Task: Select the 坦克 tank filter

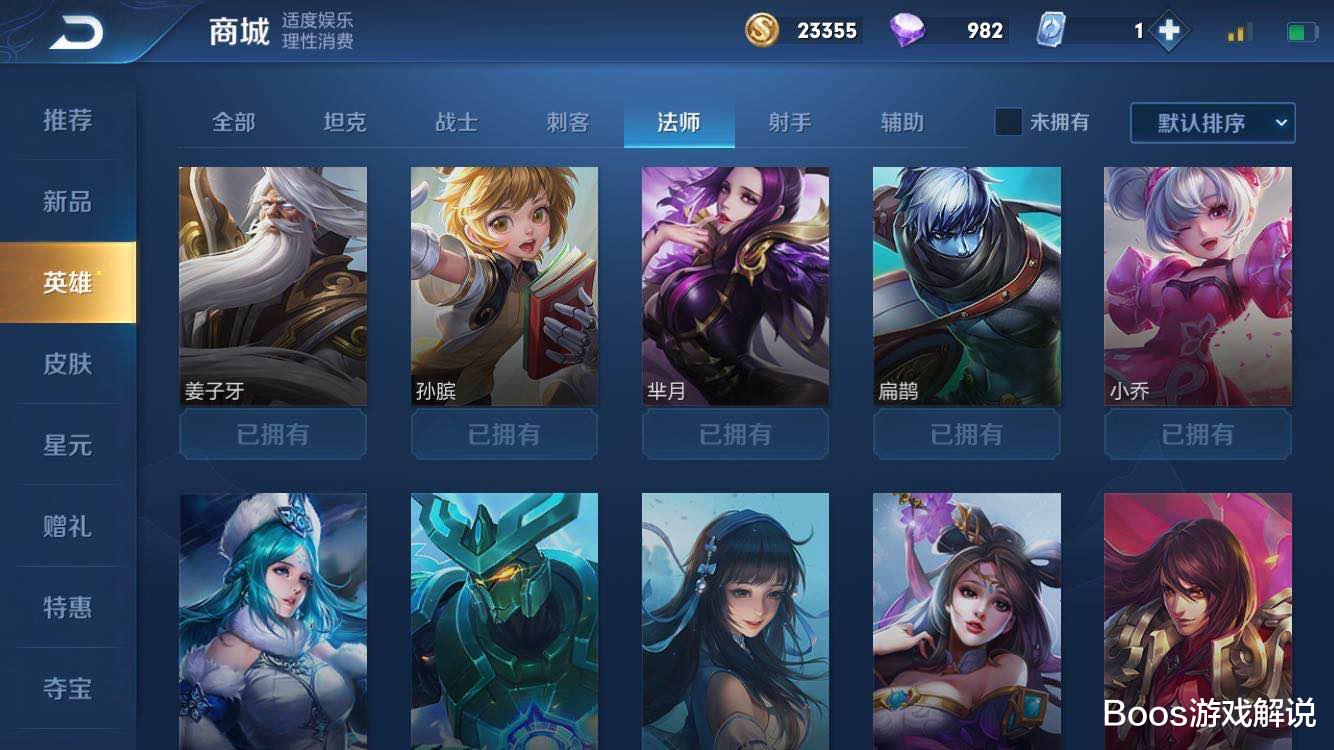Action: 342,120
